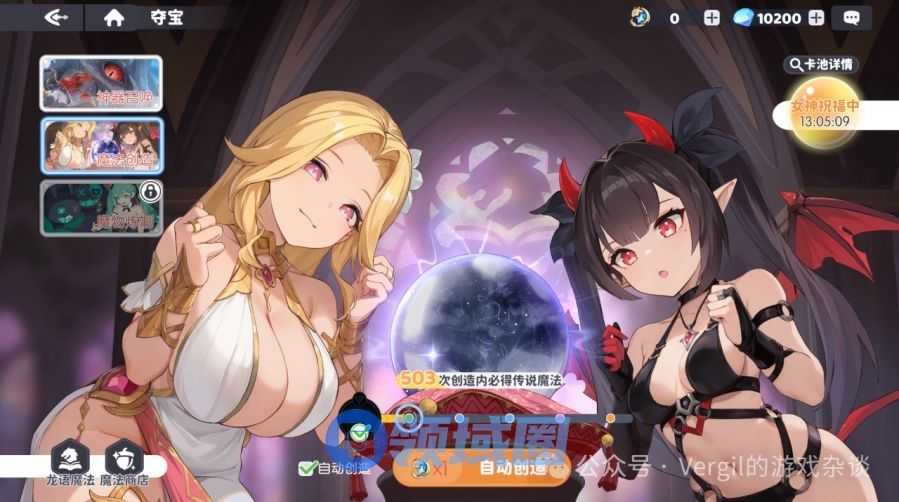
Task: Toggle the 自动创造 checkbox
Action: pos(307,467)
